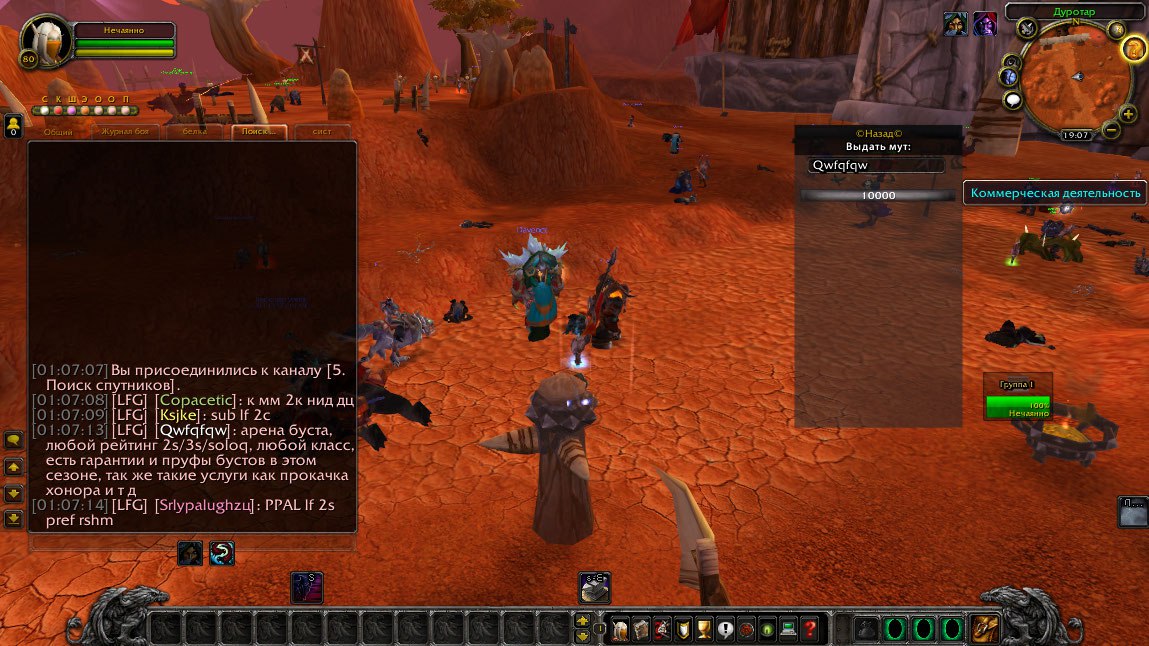This screenshot has width=1149, height=646.
Task: Select the сист chat tab
Action: [x=322, y=132]
